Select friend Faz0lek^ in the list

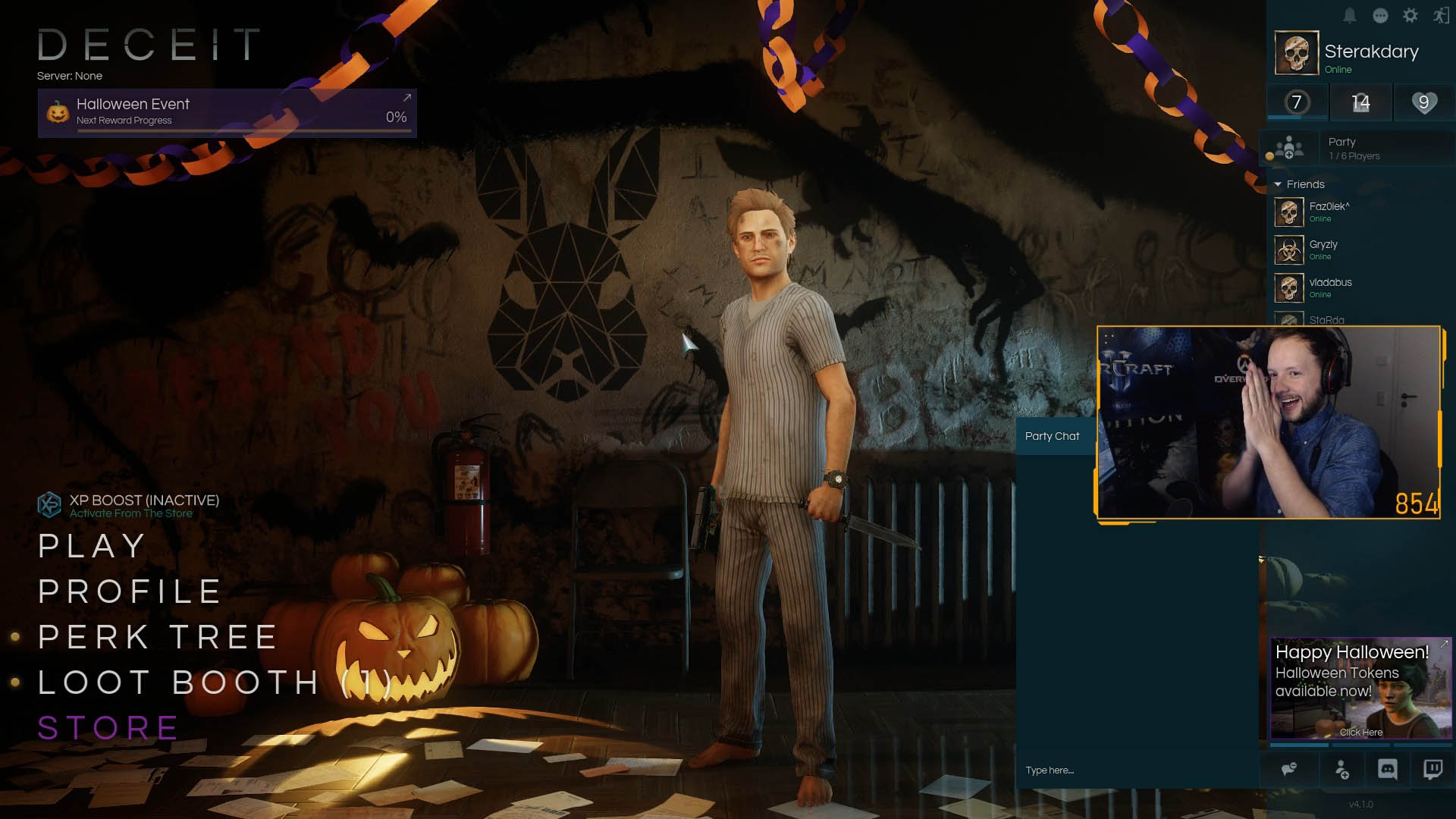[x=1329, y=212]
